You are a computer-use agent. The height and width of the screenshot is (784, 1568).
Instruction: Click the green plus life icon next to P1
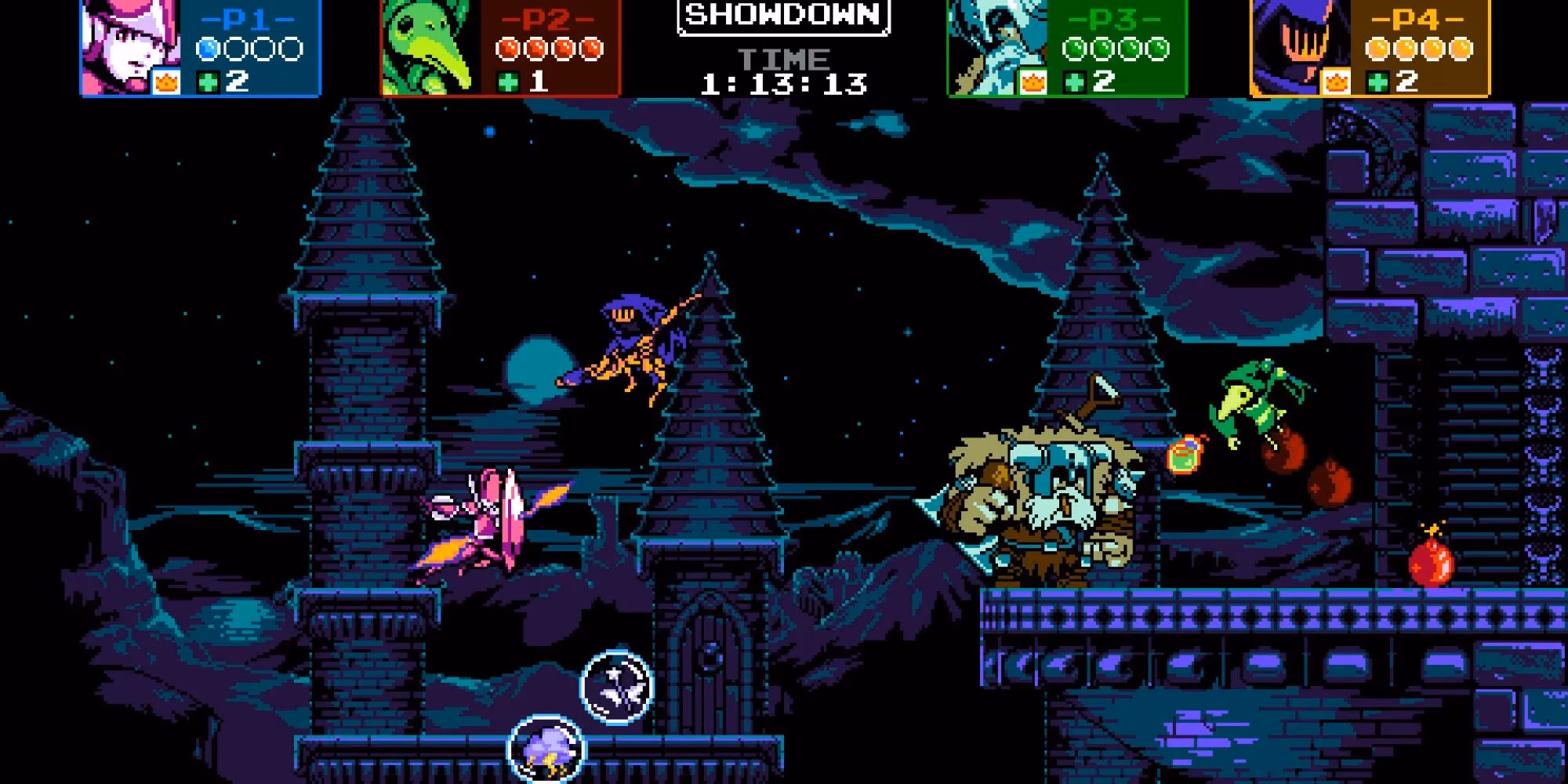[207, 82]
